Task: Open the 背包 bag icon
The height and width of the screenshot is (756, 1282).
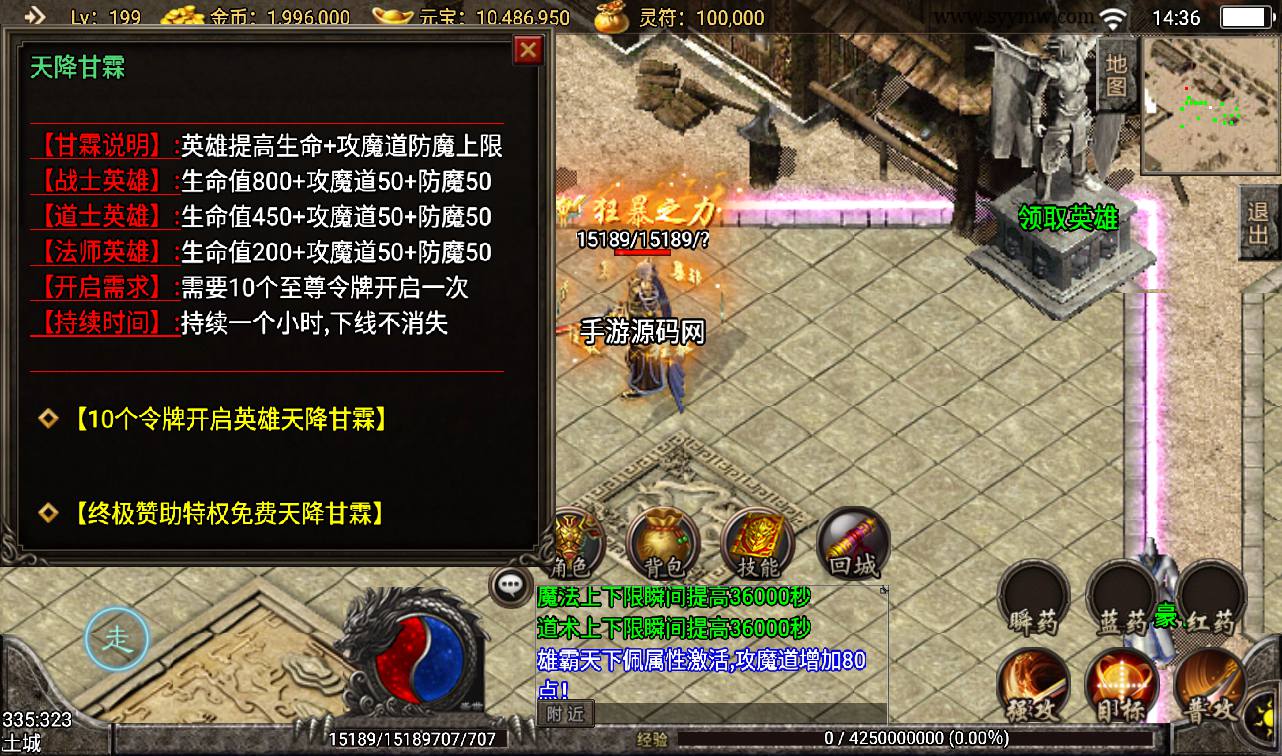Action: 662,545
